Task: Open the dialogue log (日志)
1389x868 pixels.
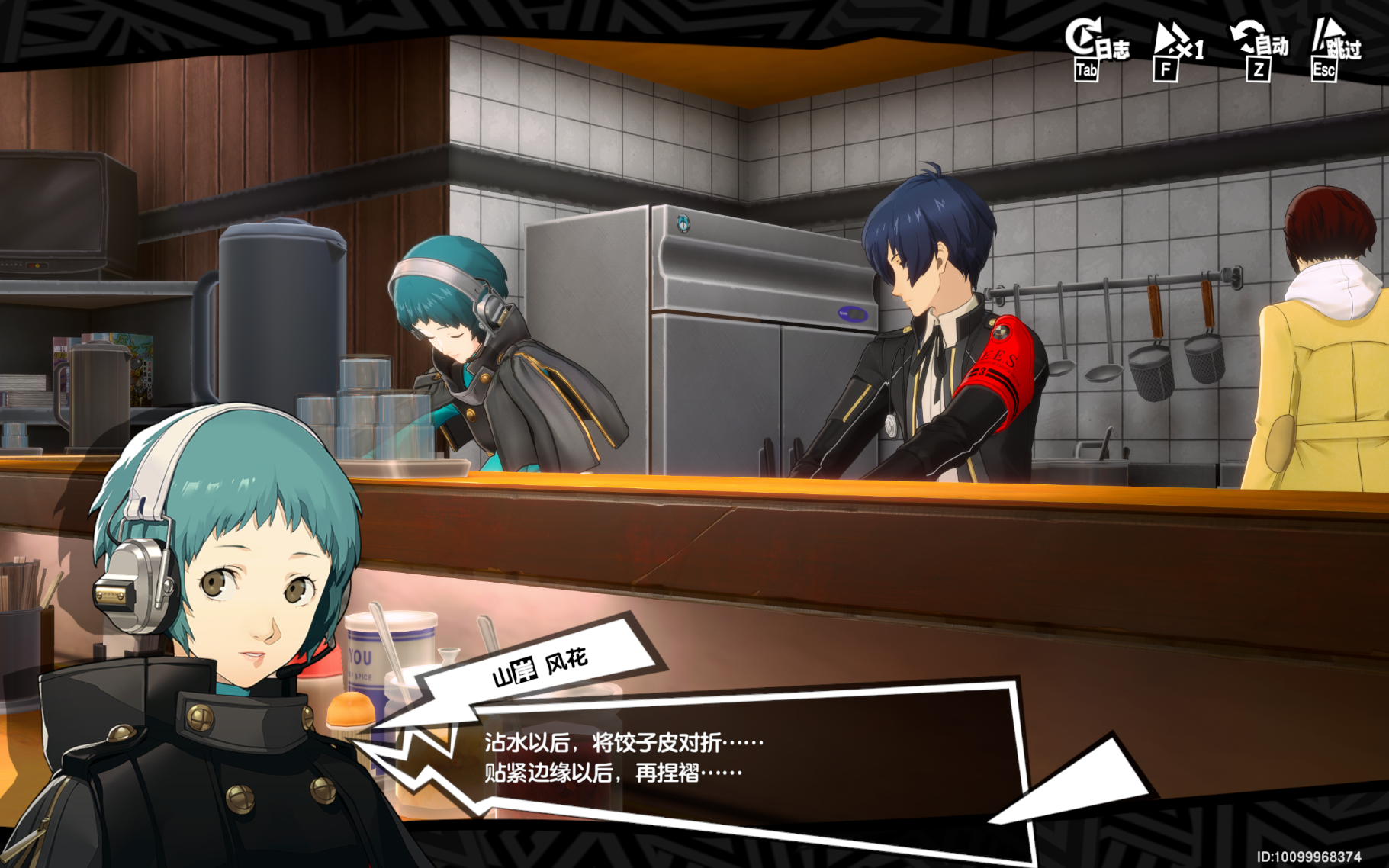Action: 1095,47
